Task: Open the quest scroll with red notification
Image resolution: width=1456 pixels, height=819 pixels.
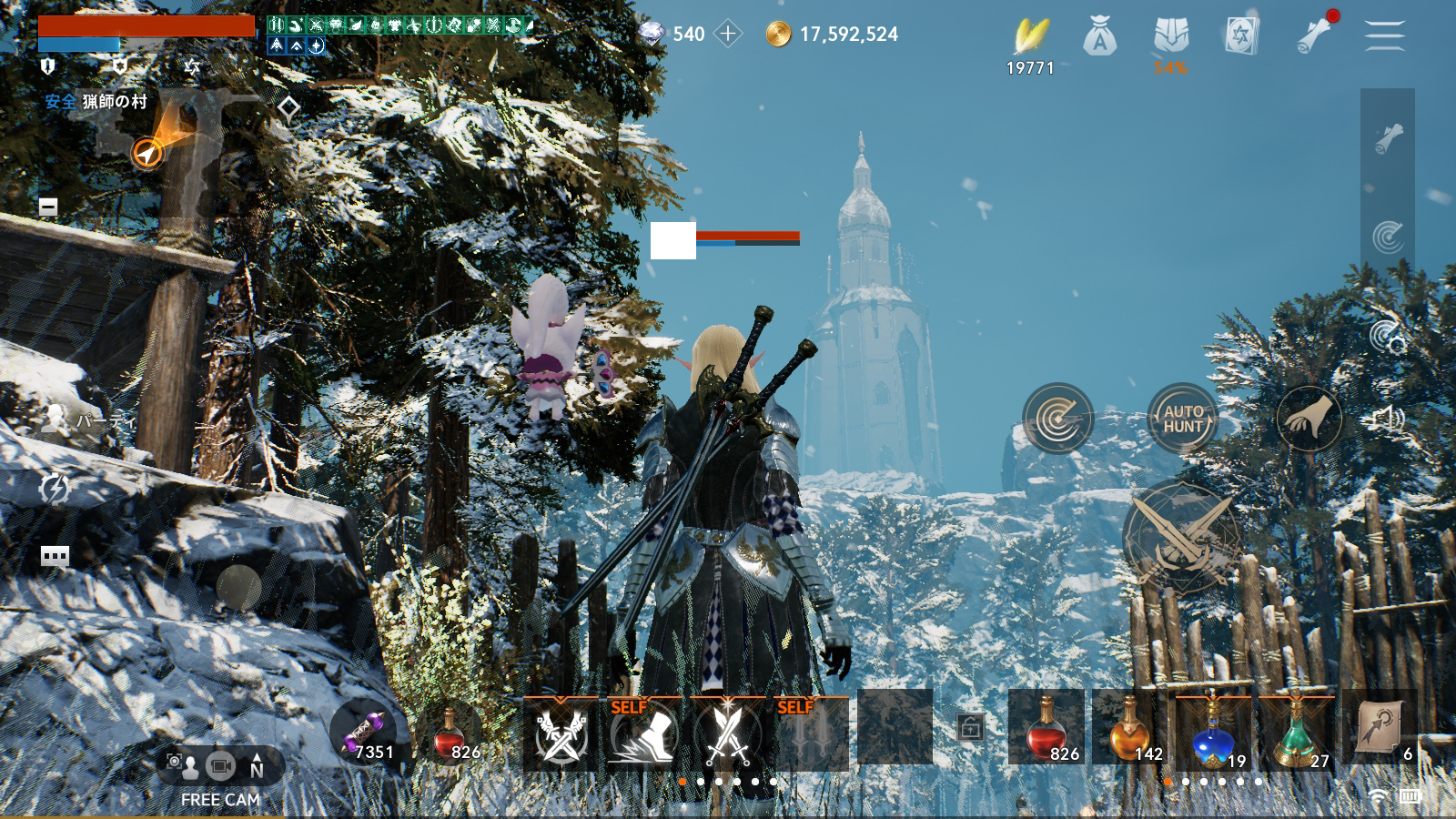Action: (x=1314, y=35)
